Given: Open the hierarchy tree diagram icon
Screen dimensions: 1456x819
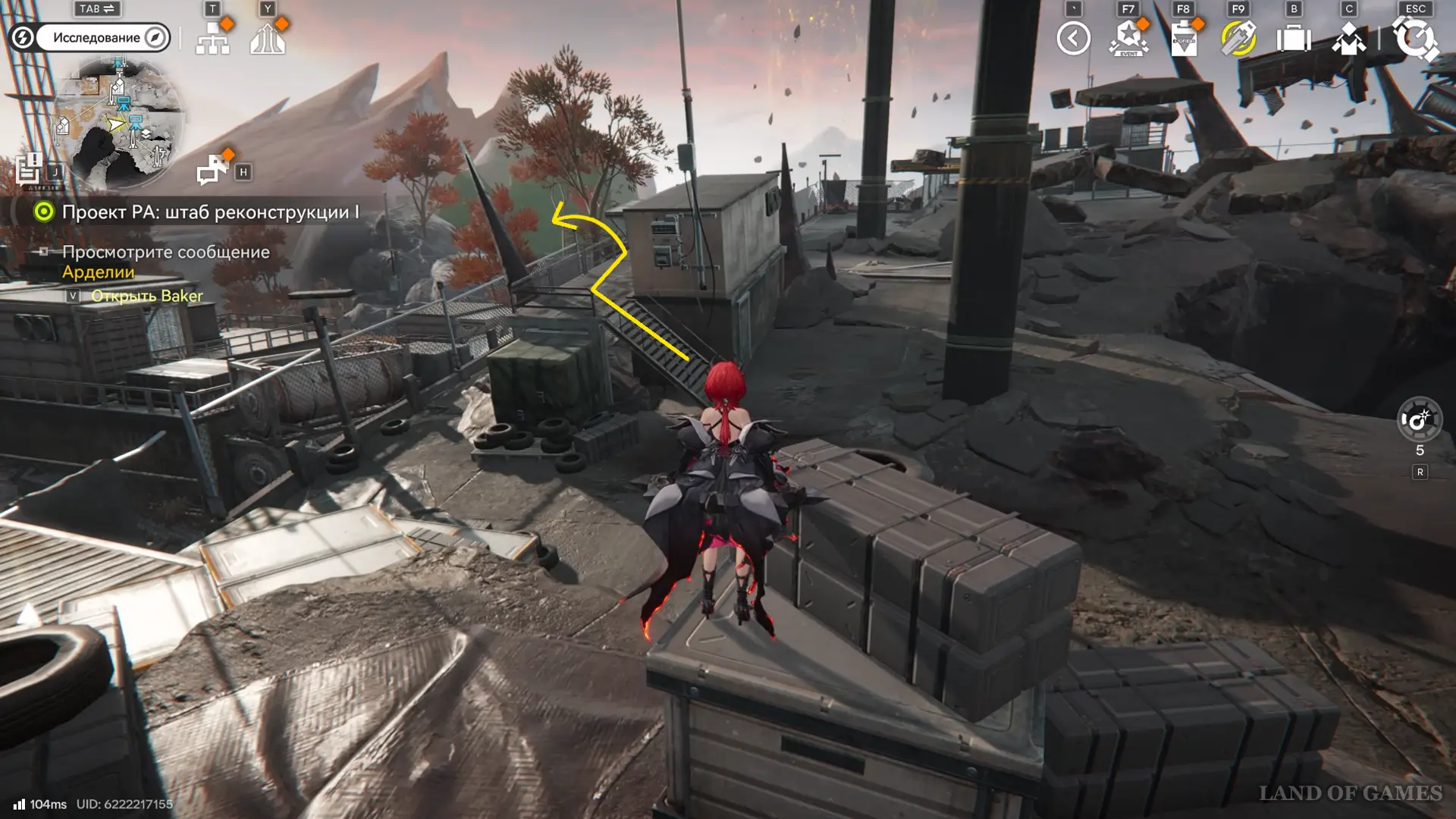Looking at the screenshot, I should pos(212,38).
